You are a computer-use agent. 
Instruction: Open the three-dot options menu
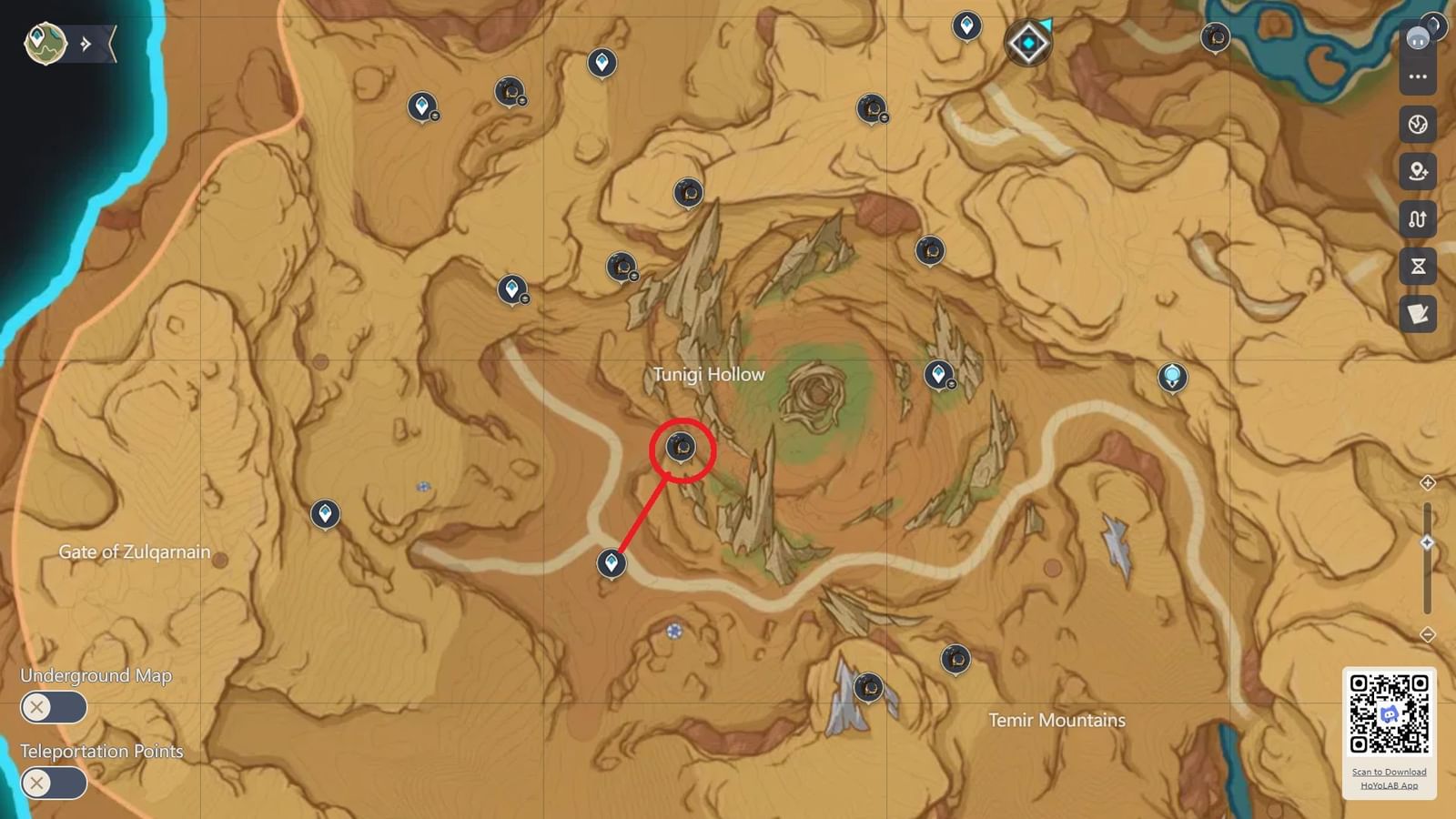click(1417, 77)
